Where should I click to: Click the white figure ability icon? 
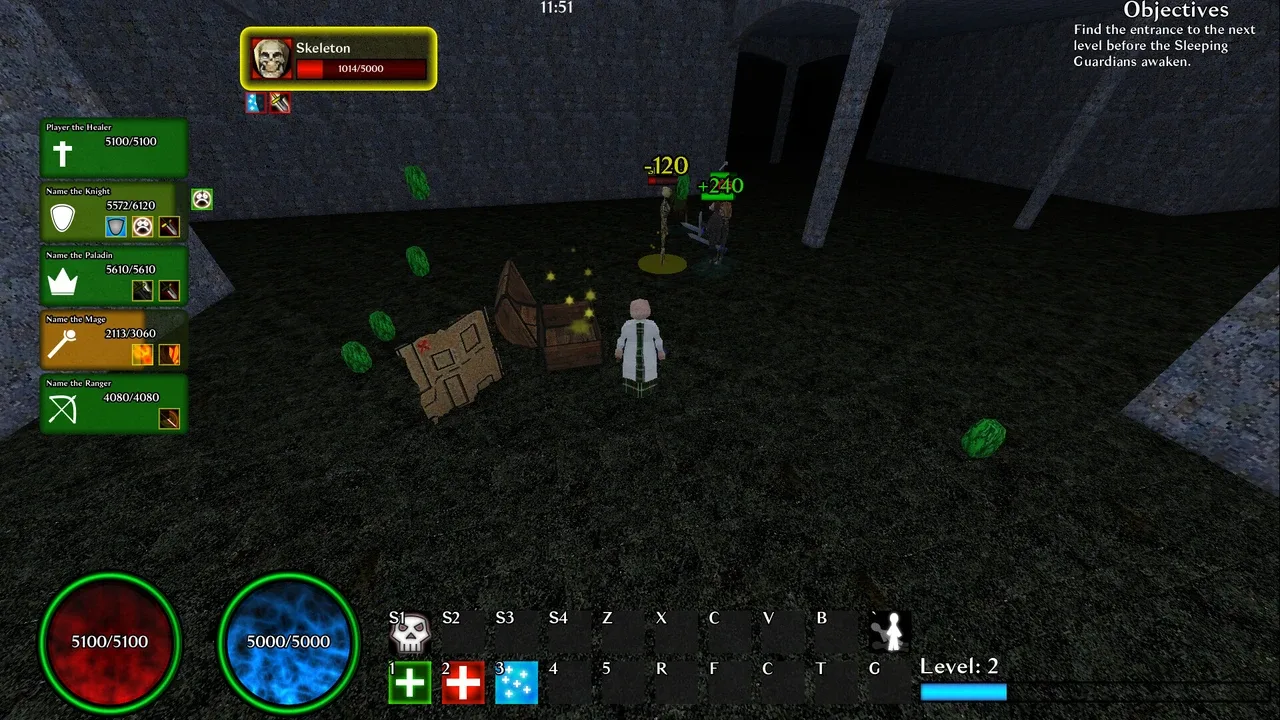point(890,632)
